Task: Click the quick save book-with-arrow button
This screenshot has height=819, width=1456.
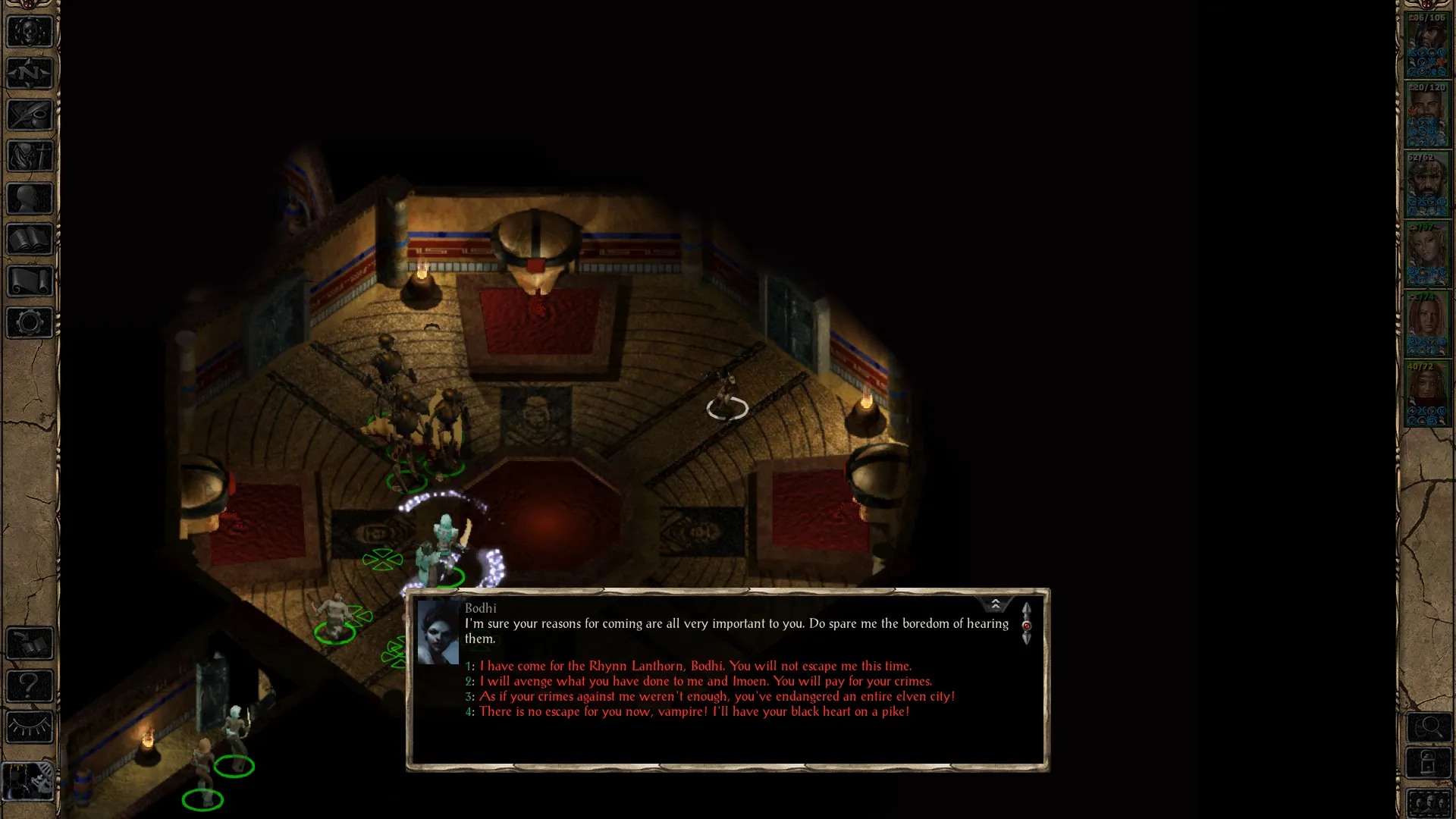Action: point(30,644)
